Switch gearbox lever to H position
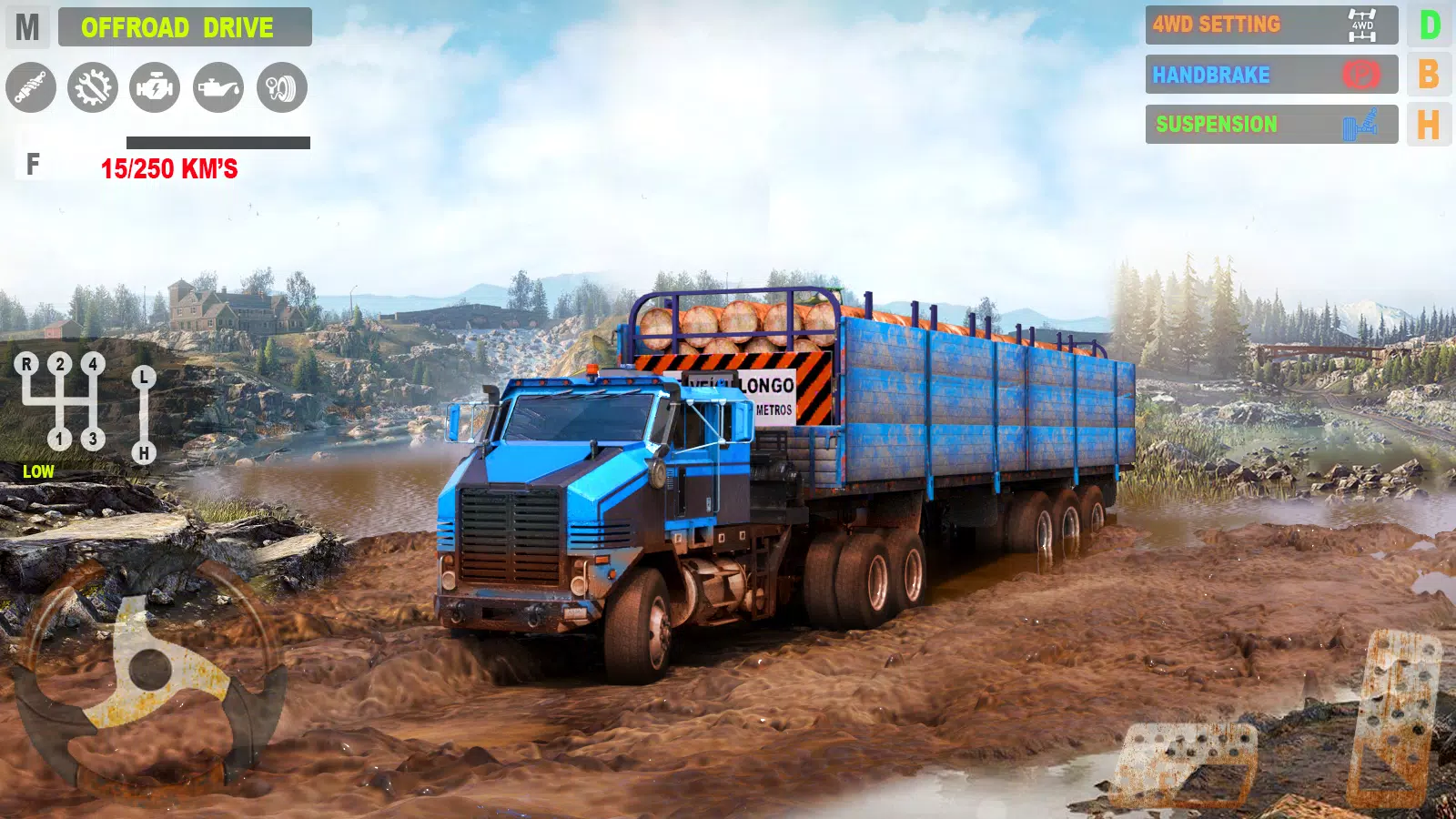The height and width of the screenshot is (819, 1456). pyautogui.click(x=143, y=452)
